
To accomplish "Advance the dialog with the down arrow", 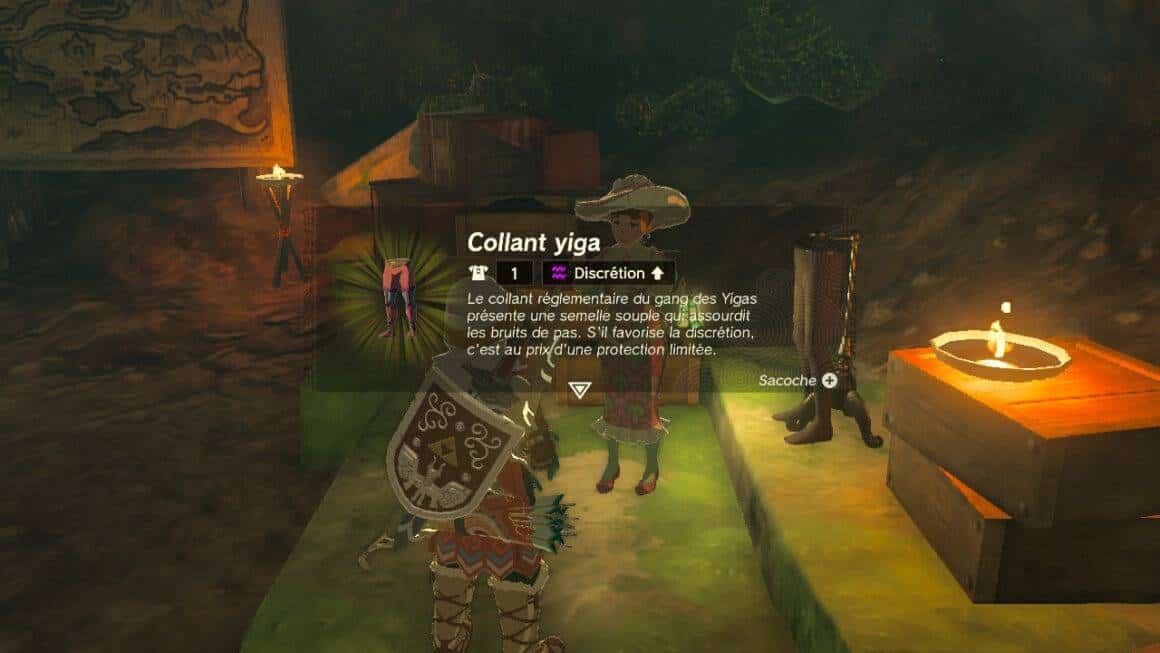I will tap(578, 388).
